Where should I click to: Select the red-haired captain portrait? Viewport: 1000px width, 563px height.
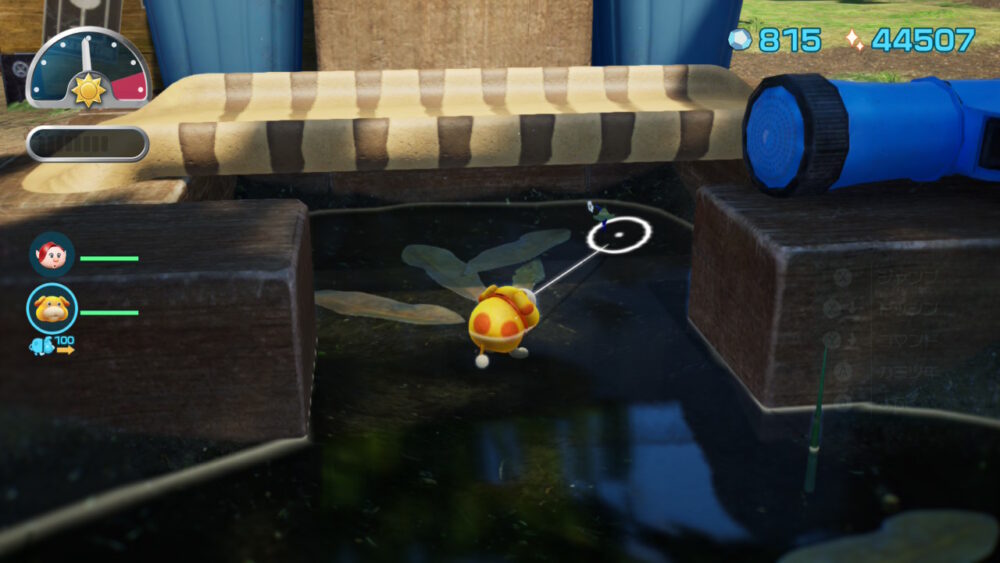pos(51,254)
